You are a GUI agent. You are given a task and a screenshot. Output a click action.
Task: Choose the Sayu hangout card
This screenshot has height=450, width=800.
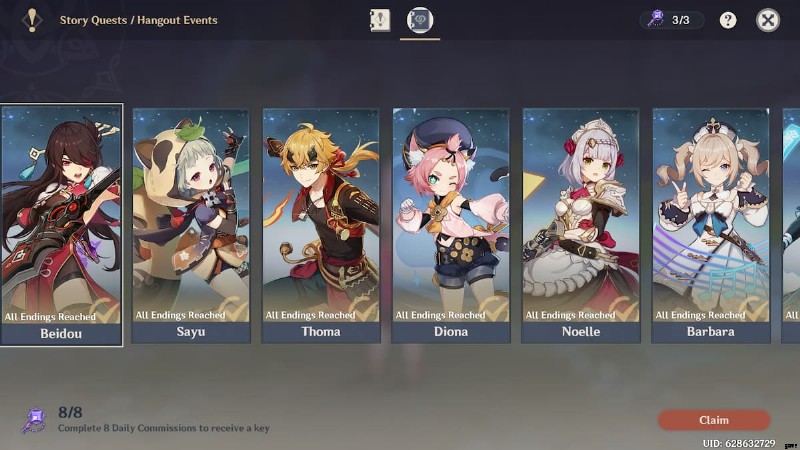pos(191,225)
